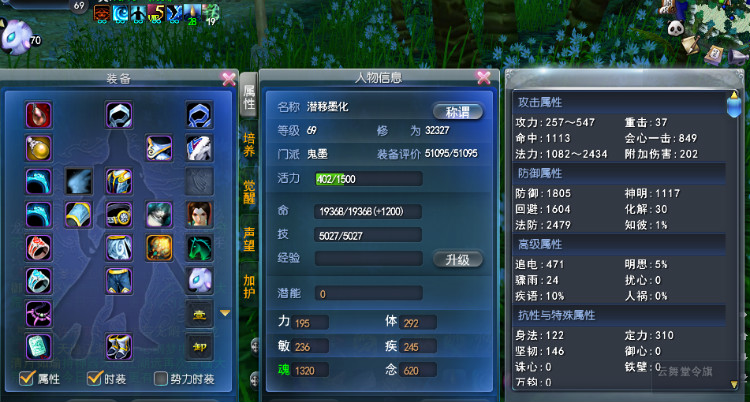Select the red ring equipment slot

39,246
